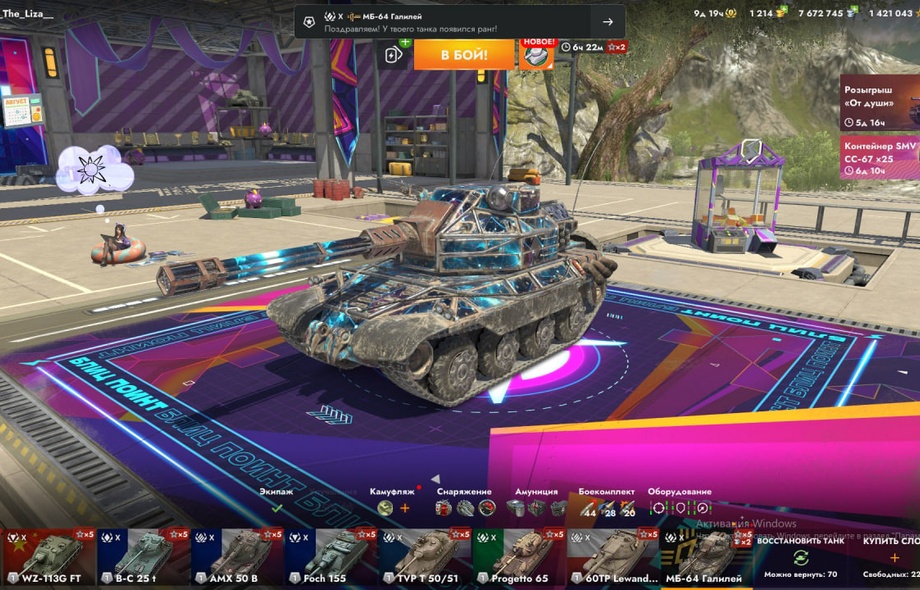Open the Боекомплект ammunition loadout

pyautogui.click(x=607, y=508)
